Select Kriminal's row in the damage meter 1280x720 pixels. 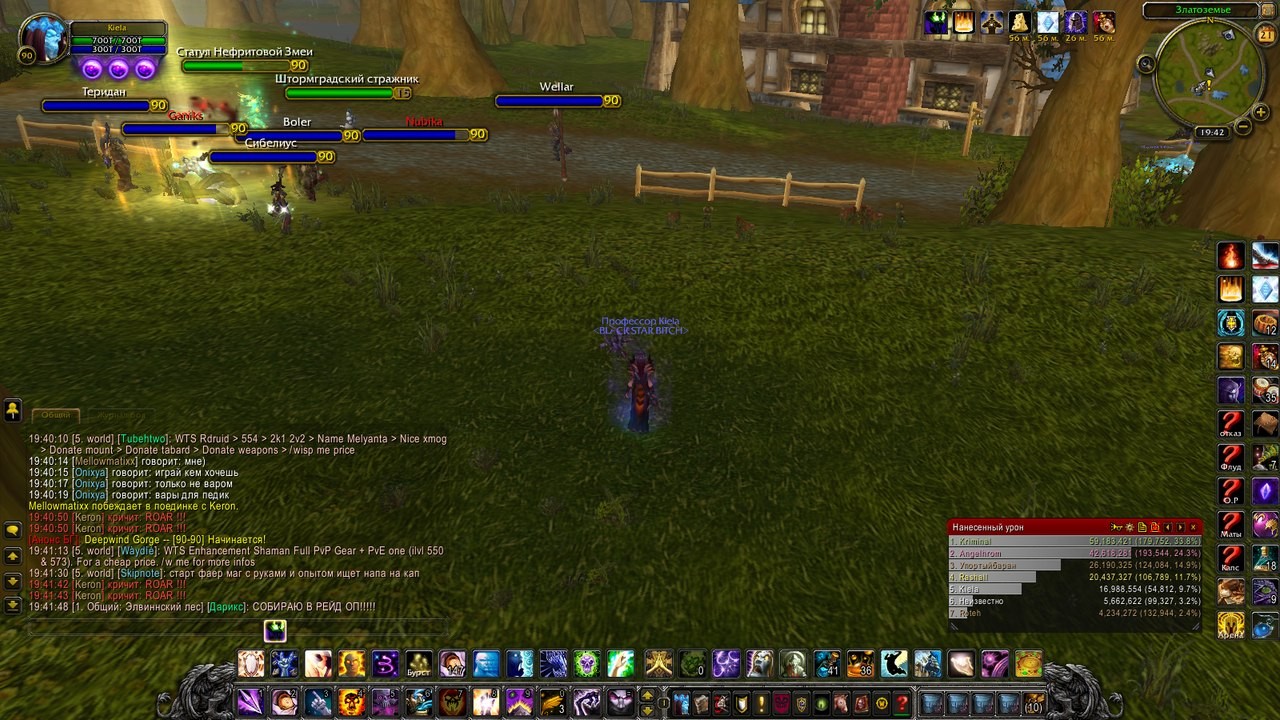1074,541
